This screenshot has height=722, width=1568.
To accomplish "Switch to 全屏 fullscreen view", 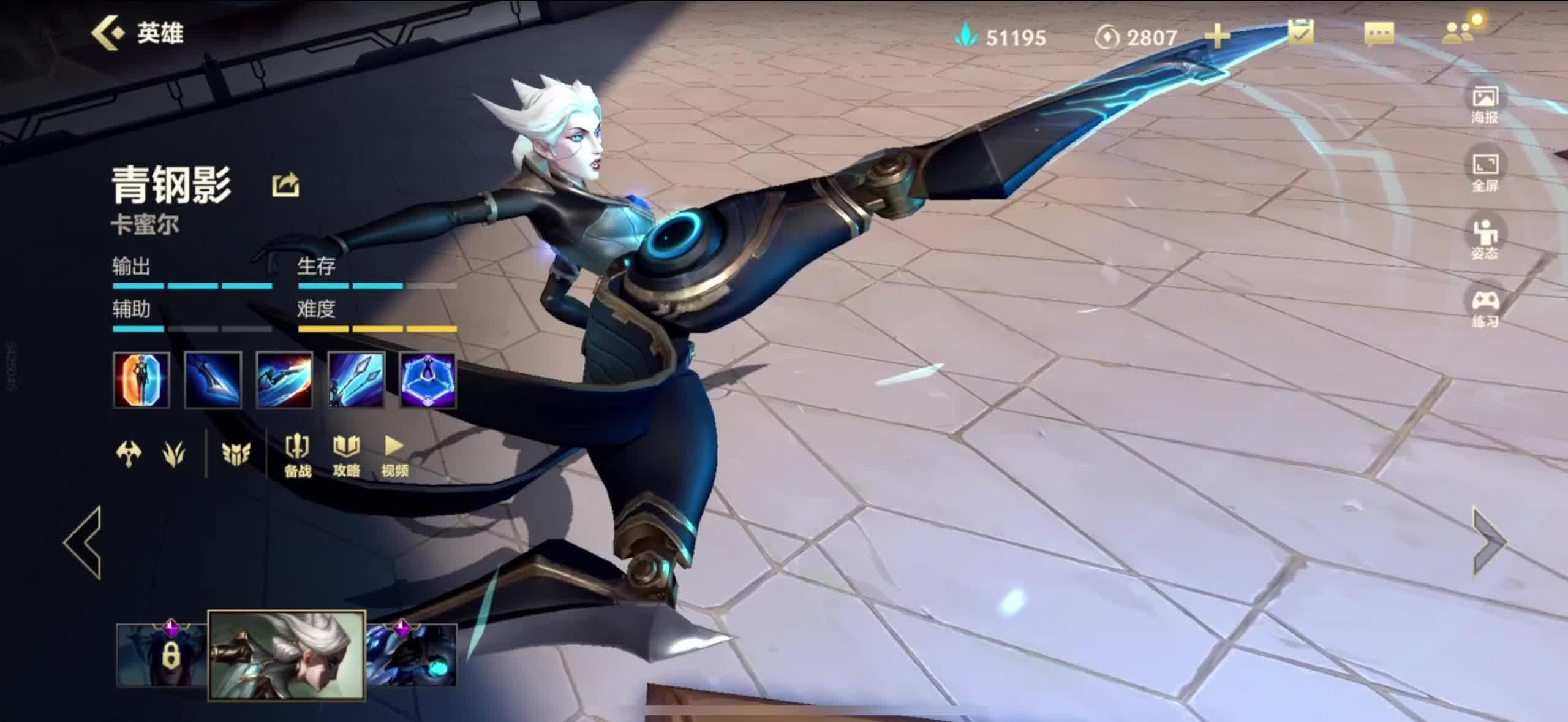I will click(x=1485, y=172).
